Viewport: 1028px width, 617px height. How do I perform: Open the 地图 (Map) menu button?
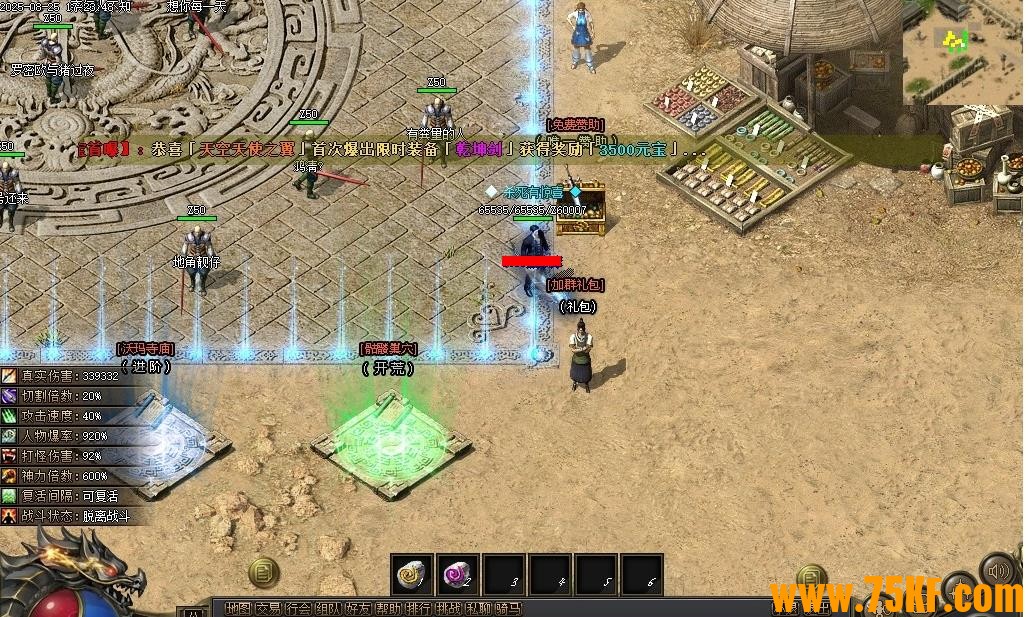(x=238, y=607)
